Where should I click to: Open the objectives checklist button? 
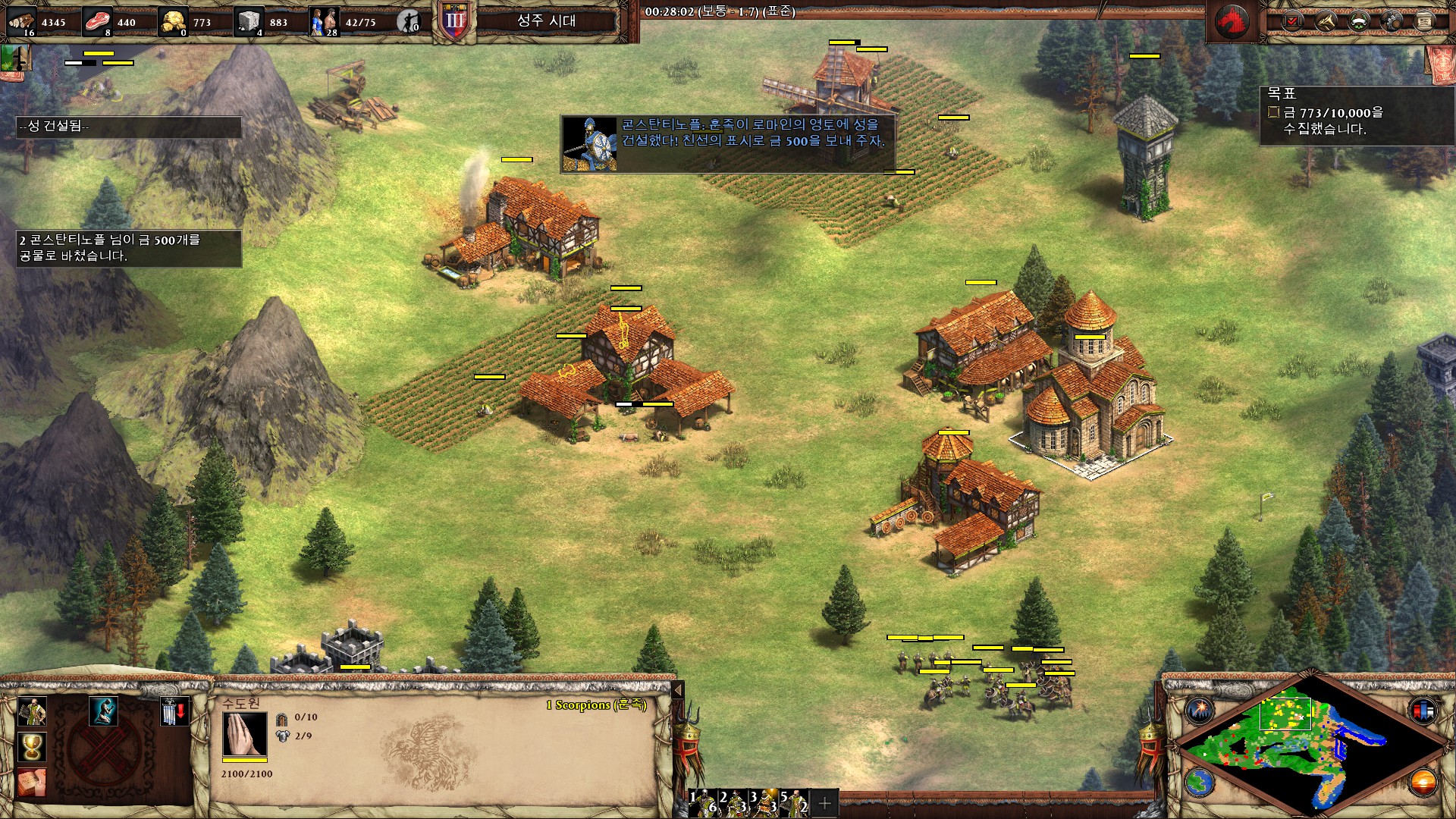[1293, 21]
